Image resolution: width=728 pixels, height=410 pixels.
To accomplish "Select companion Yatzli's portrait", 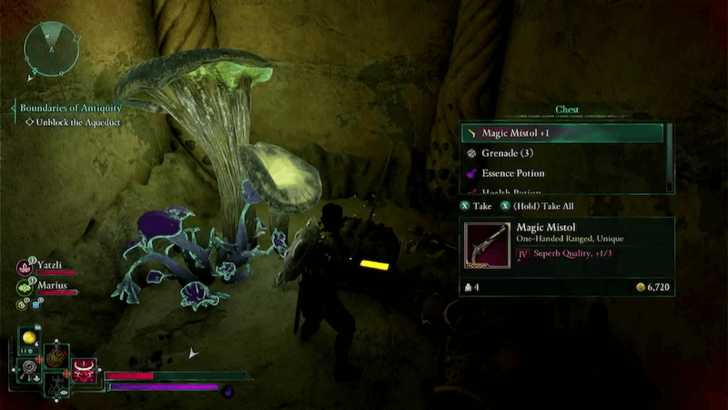I will 24,267.
